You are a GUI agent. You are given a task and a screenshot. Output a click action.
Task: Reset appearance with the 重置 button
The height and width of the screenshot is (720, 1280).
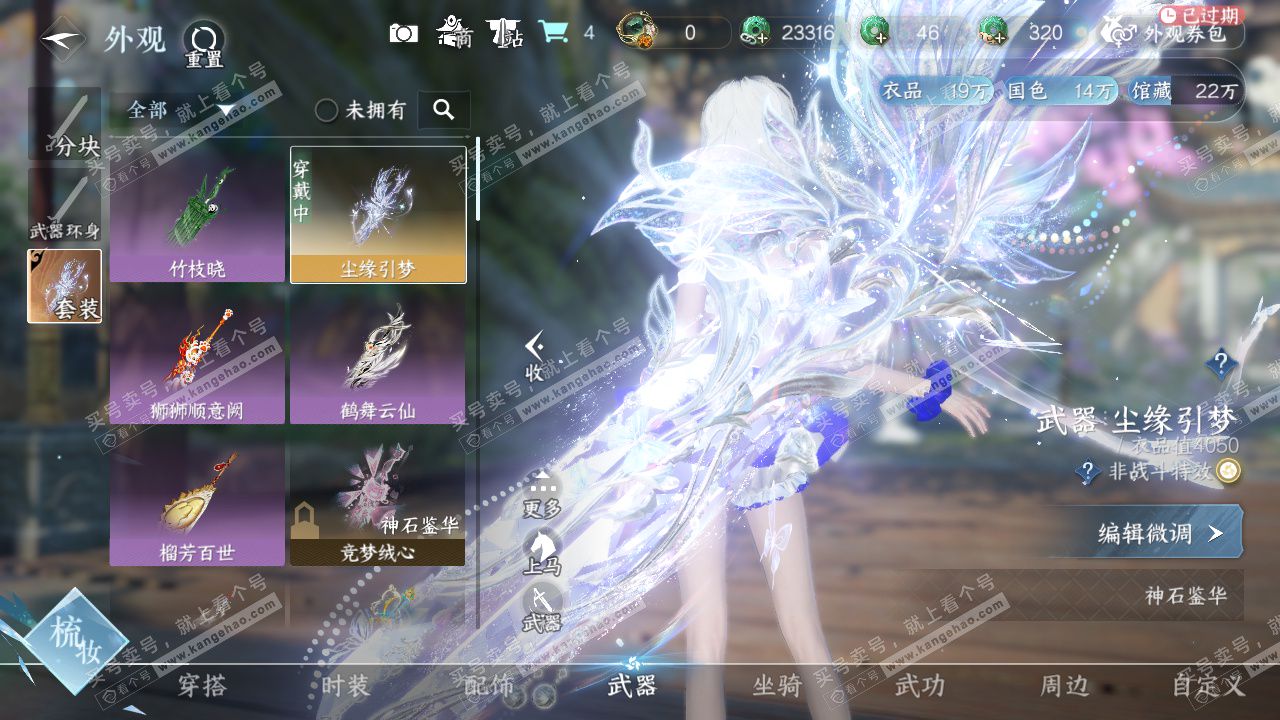(203, 45)
